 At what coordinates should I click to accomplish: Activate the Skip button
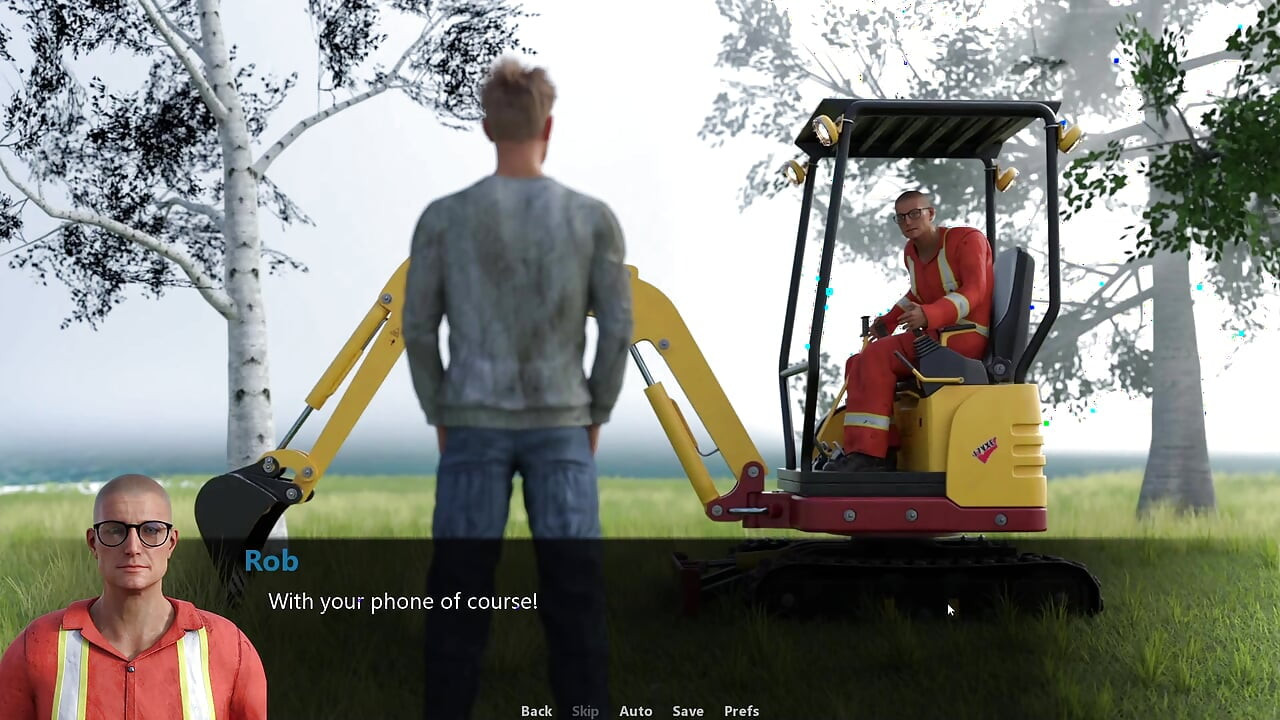[585, 710]
